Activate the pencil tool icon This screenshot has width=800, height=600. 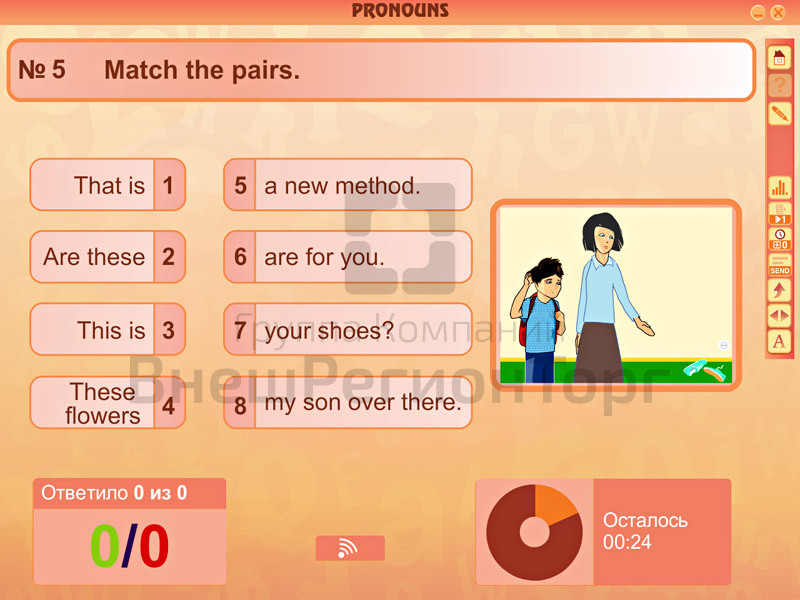(779, 114)
